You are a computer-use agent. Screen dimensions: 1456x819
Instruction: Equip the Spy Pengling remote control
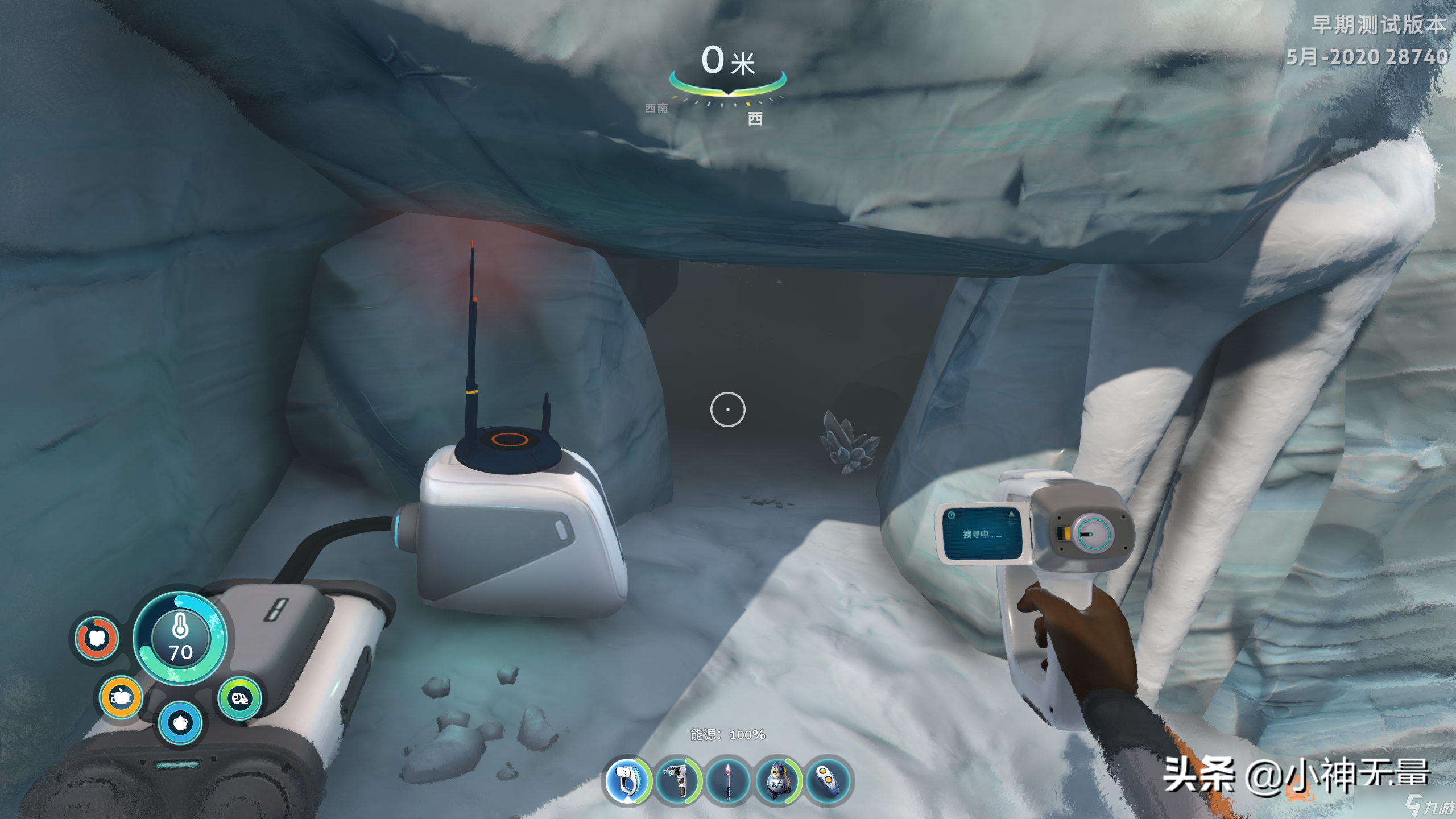pos(828,781)
